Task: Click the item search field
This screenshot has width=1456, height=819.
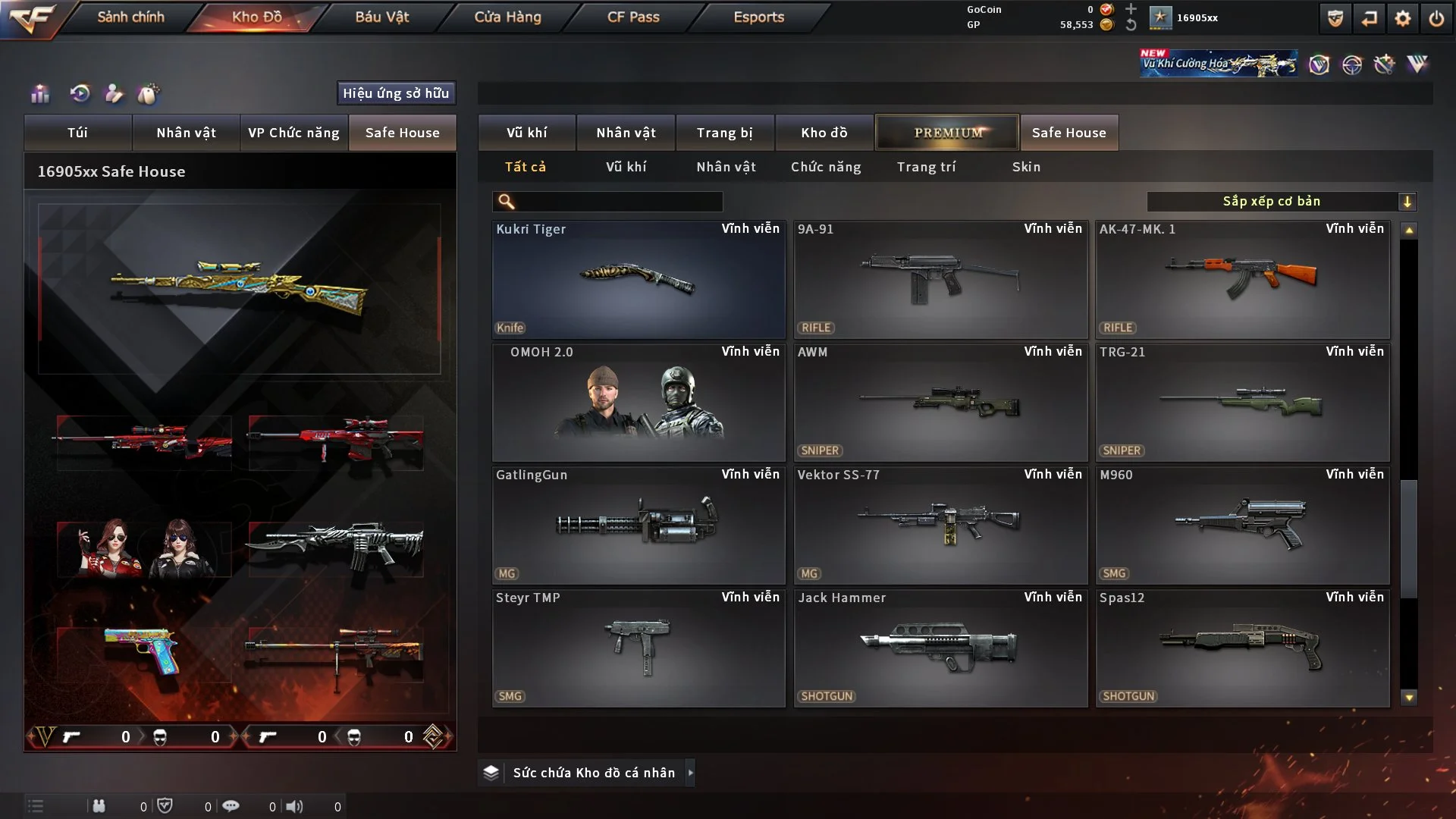Action: tap(618, 201)
